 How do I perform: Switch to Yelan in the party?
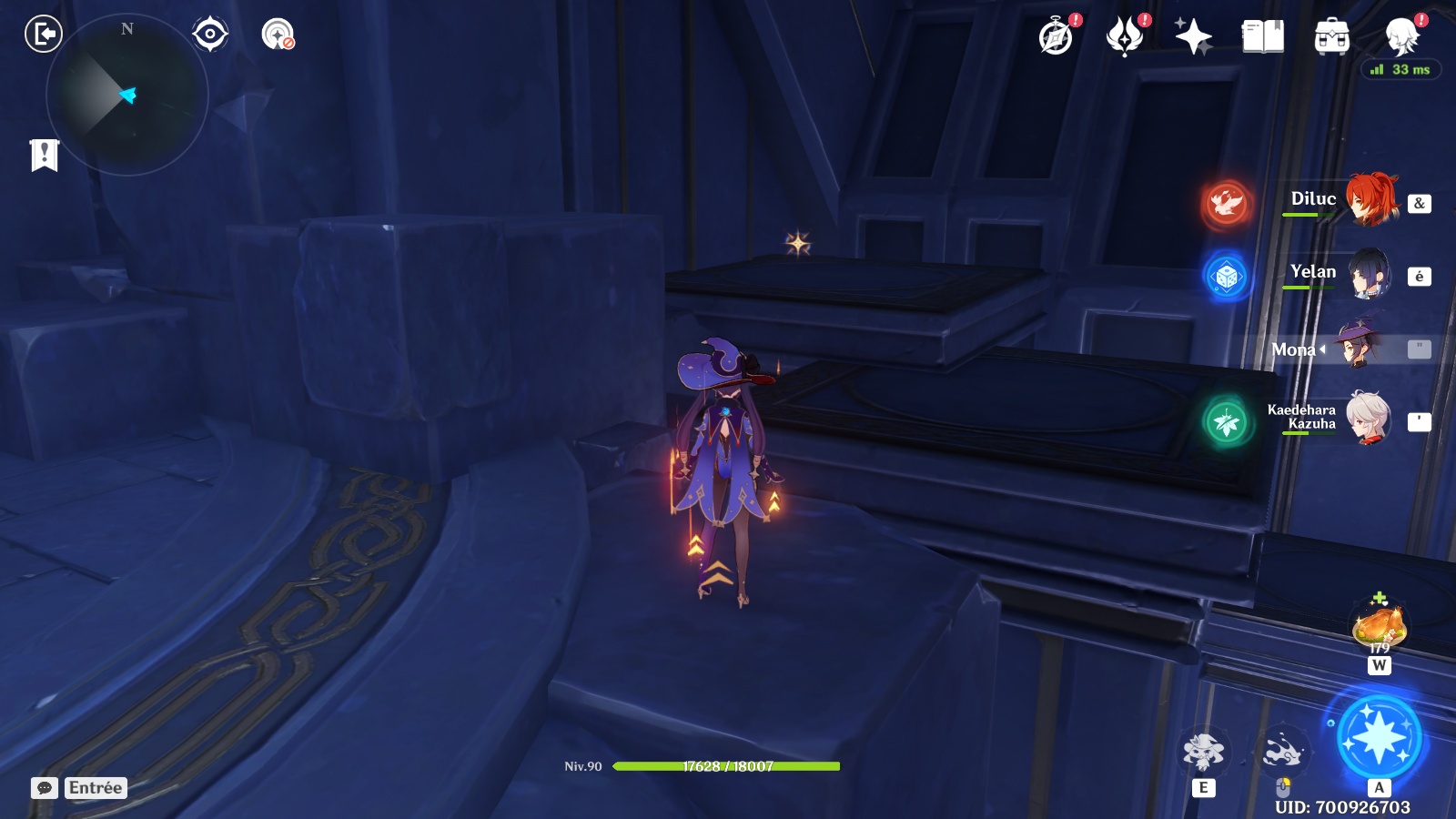(1368, 273)
